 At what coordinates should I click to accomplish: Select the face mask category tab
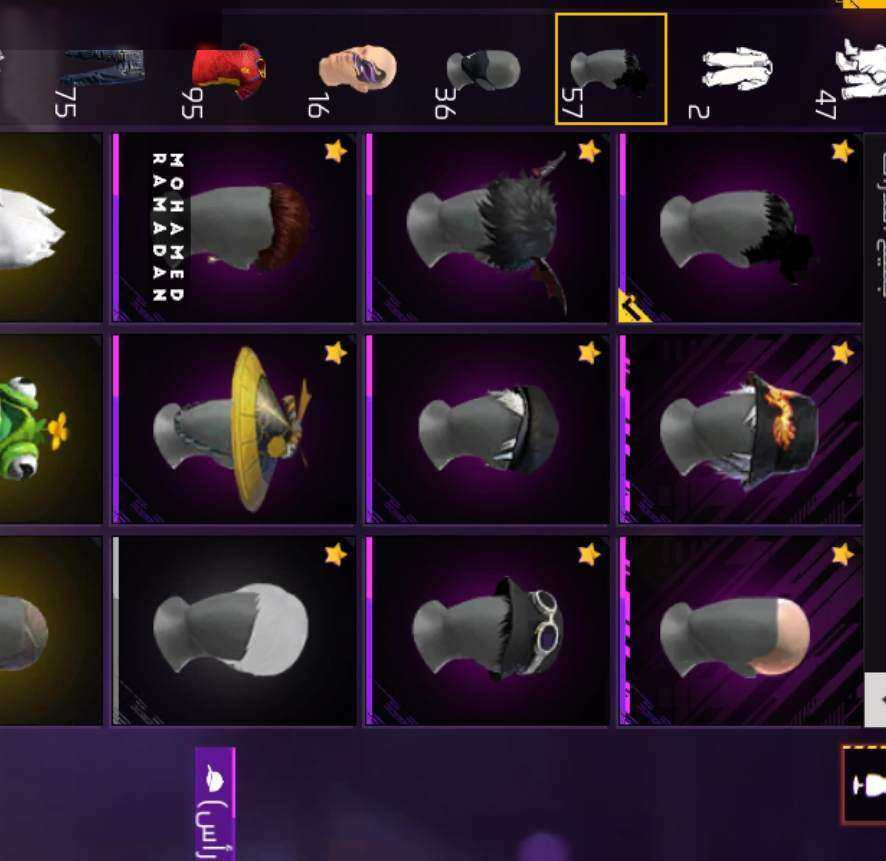pos(355,70)
